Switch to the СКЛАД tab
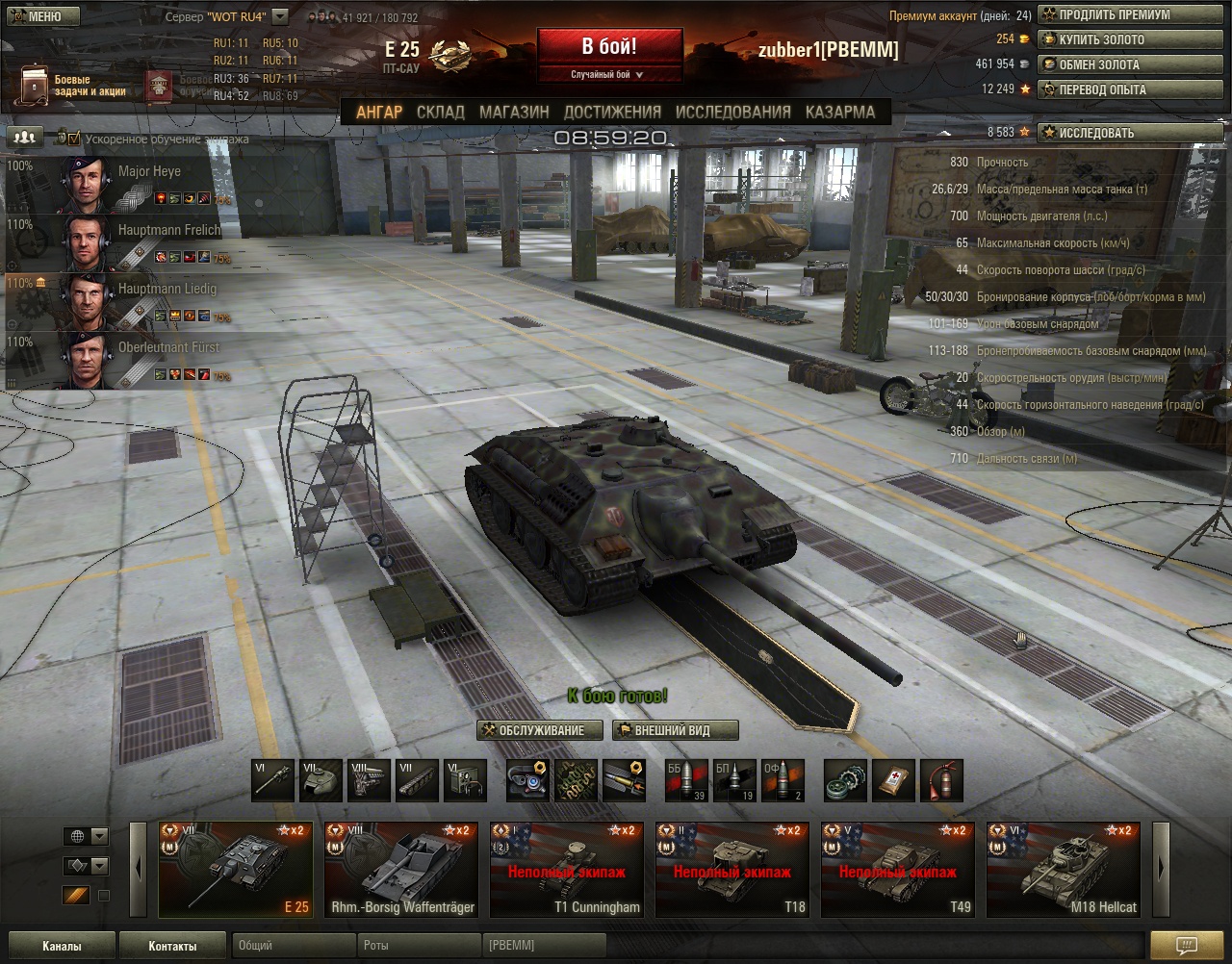The image size is (1232, 964). pos(440,112)
